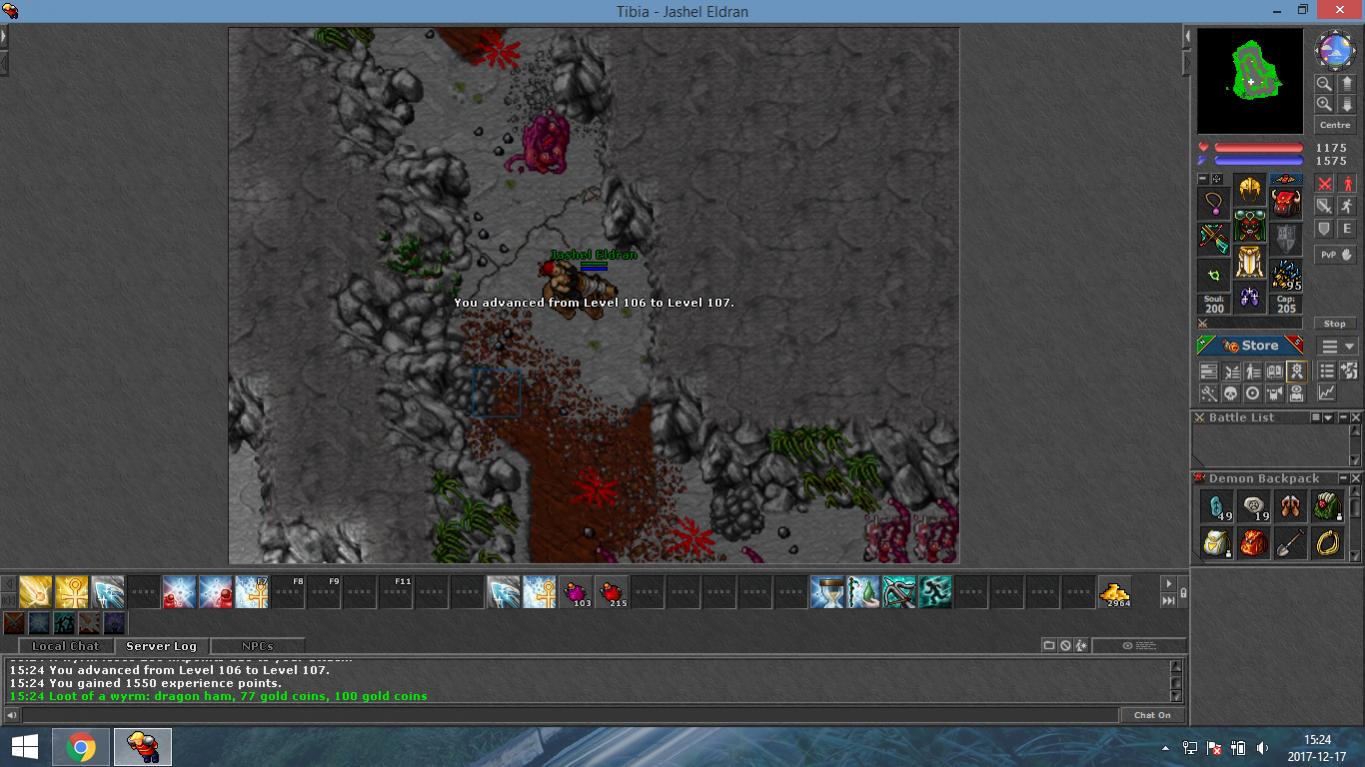This screenshot has width=1365, height=767.
Task: Click the Stop button
Action: [1335, 324]
